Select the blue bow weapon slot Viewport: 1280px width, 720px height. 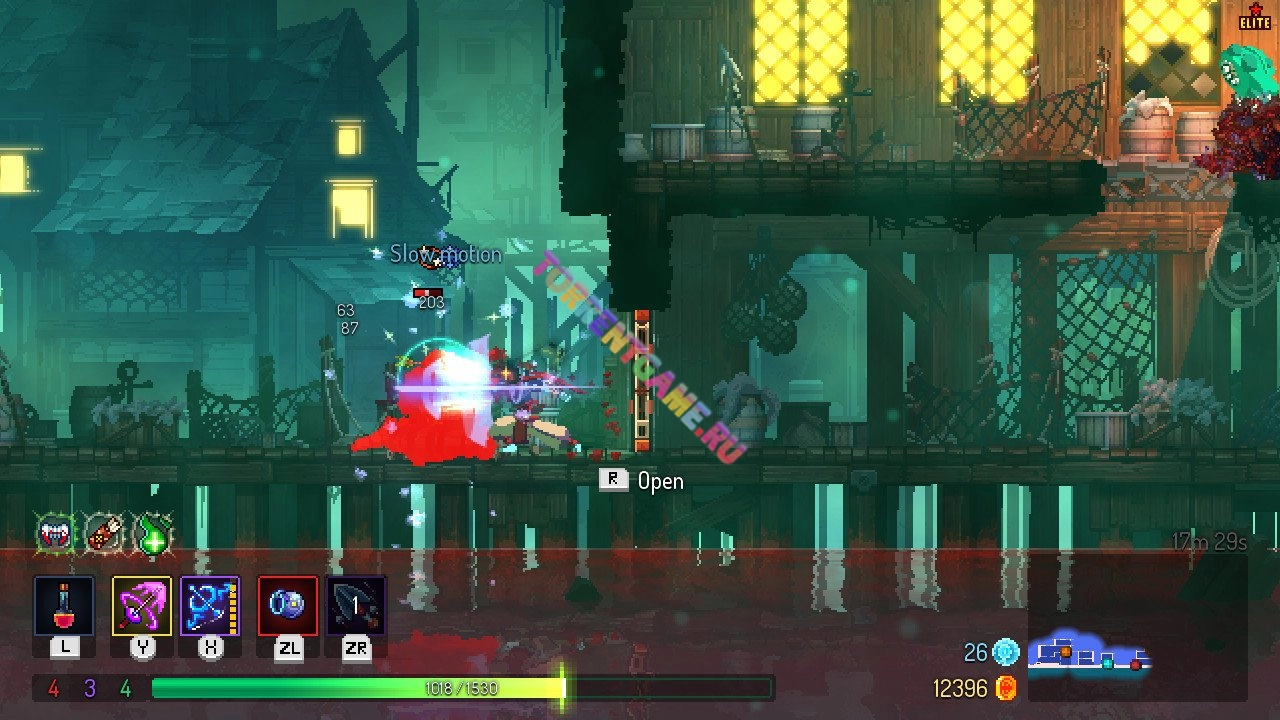210,606
